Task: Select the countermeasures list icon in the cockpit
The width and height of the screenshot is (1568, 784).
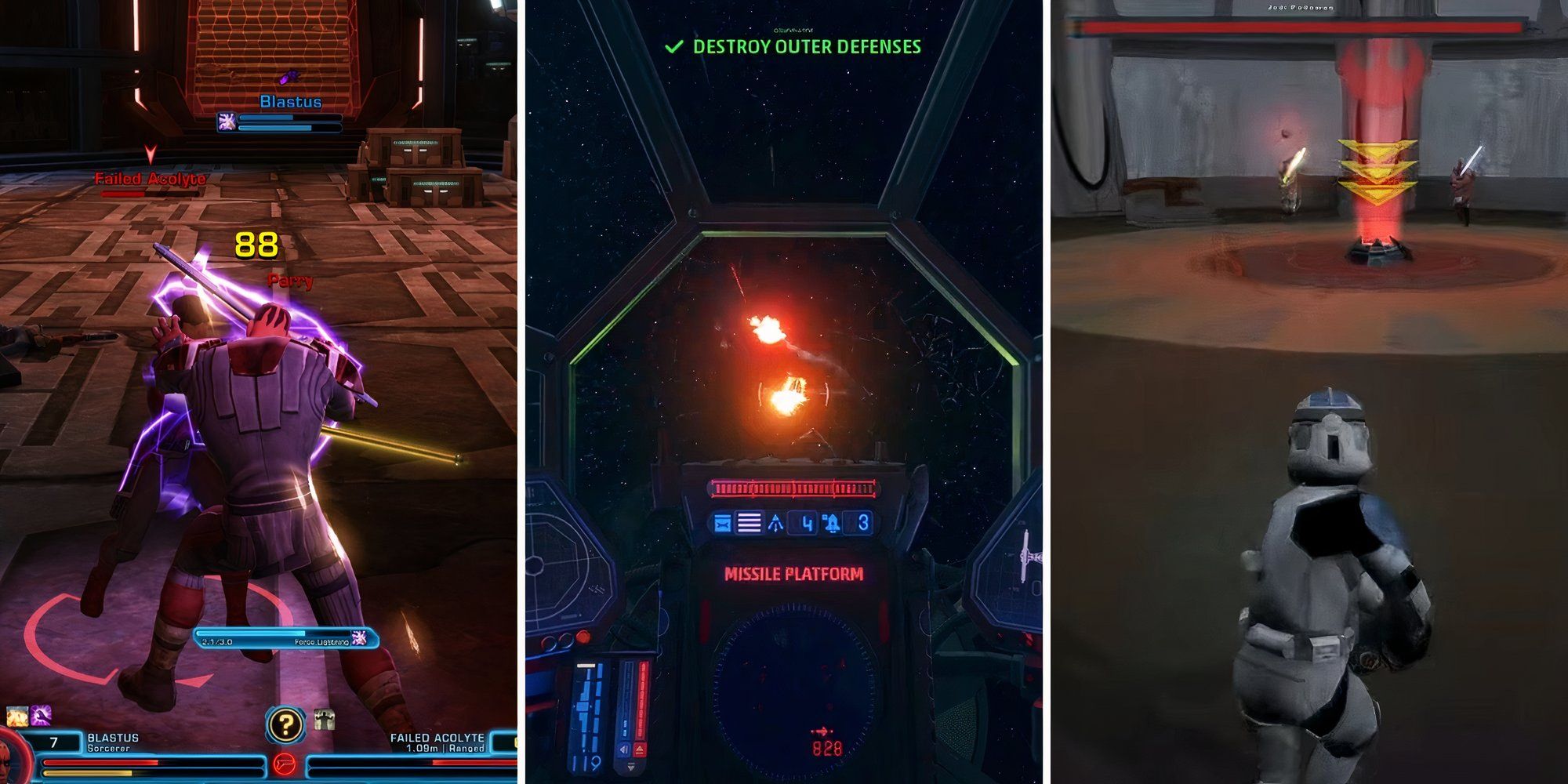Action: pos(748,521)
